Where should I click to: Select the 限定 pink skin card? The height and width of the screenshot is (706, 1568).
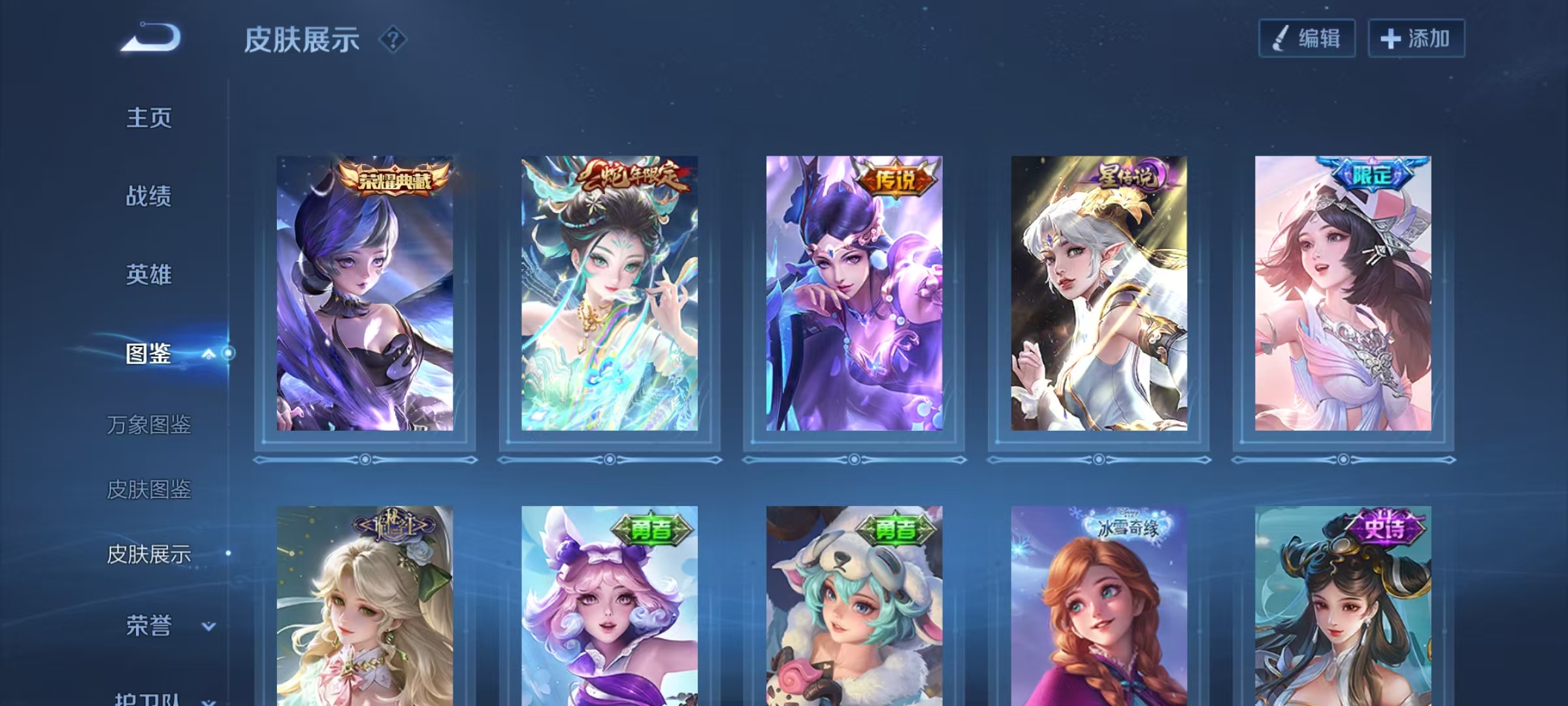tap(1343, 294)
